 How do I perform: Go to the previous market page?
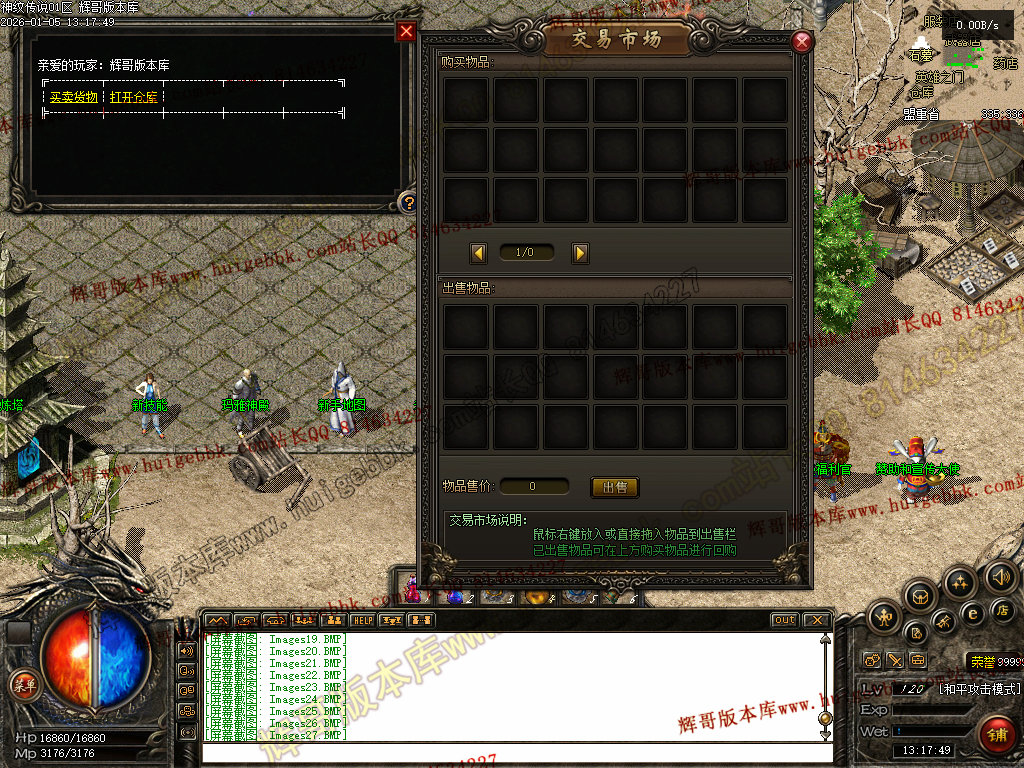click(479, 253)
